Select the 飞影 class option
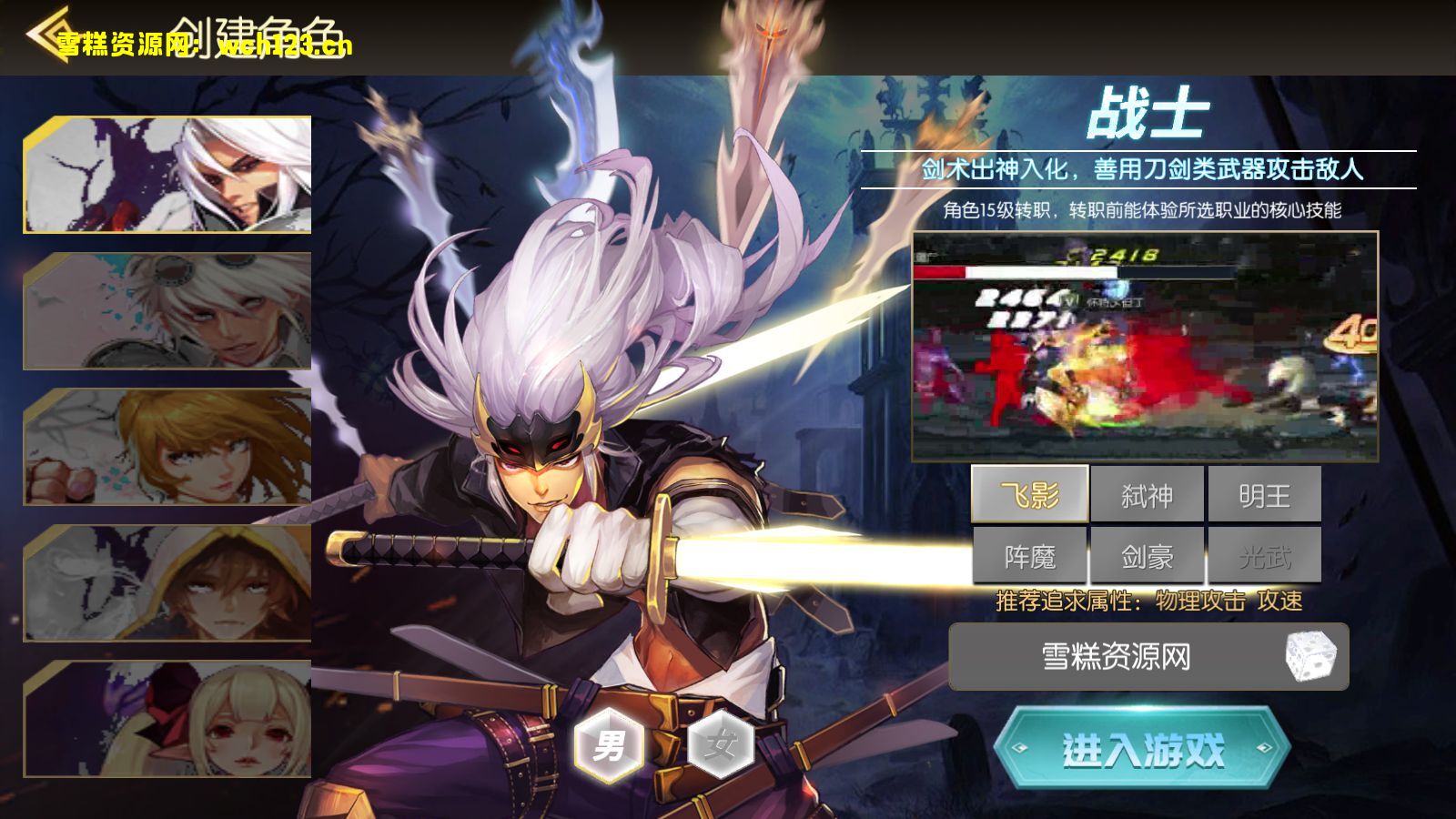This screenshot has width=1456, height=819. (x=1030, y=495)
